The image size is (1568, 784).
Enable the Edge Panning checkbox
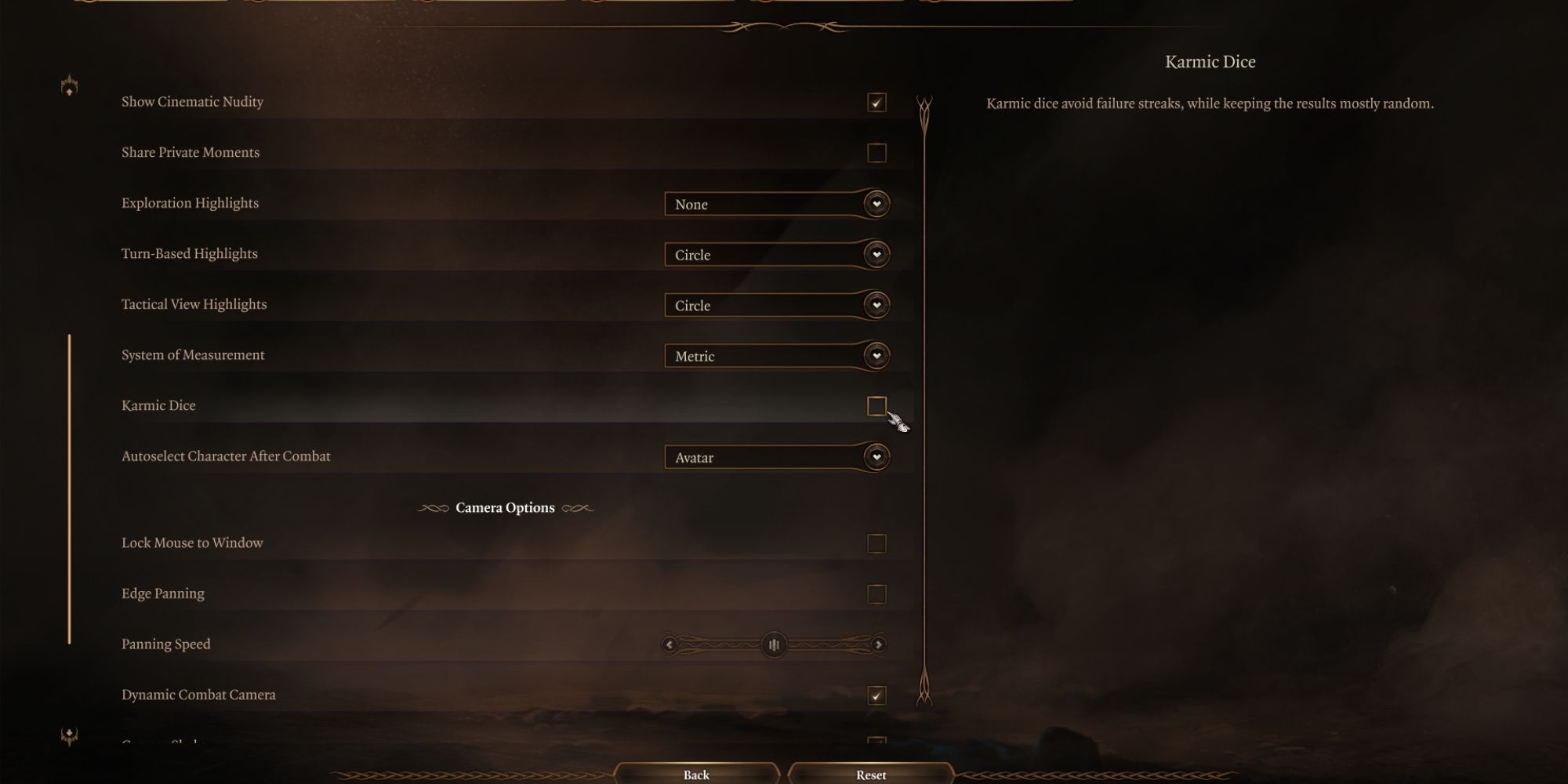pos(876,593)
